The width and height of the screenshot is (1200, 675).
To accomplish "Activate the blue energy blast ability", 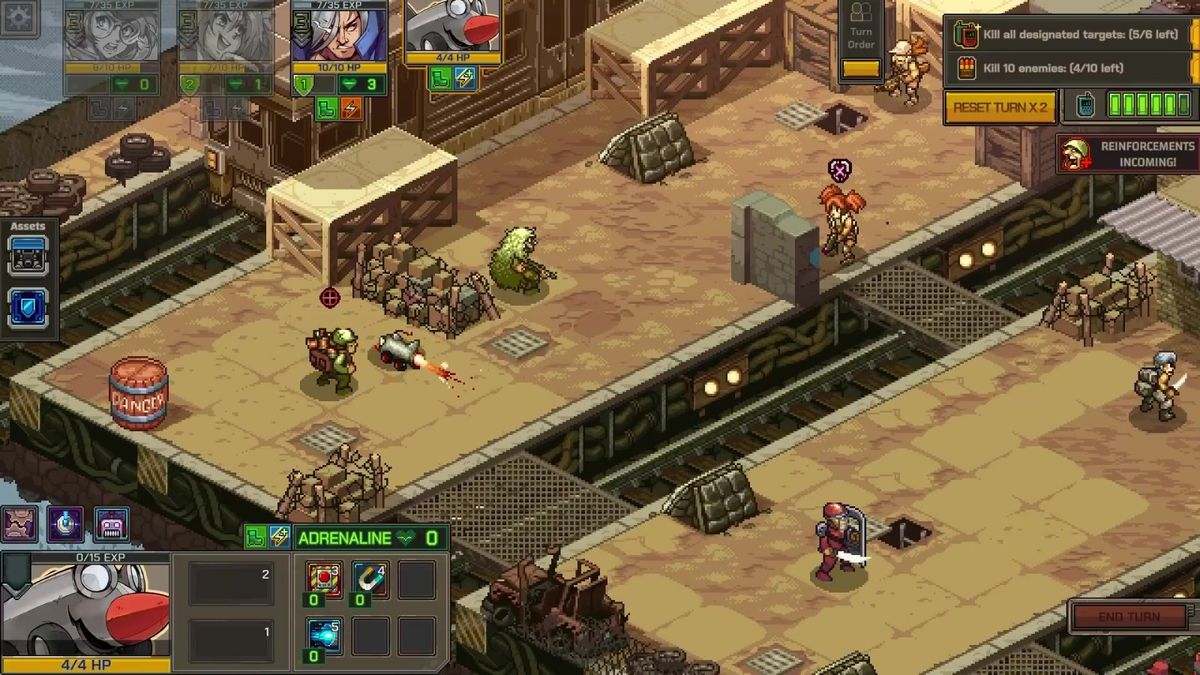I will coord(324,636).
